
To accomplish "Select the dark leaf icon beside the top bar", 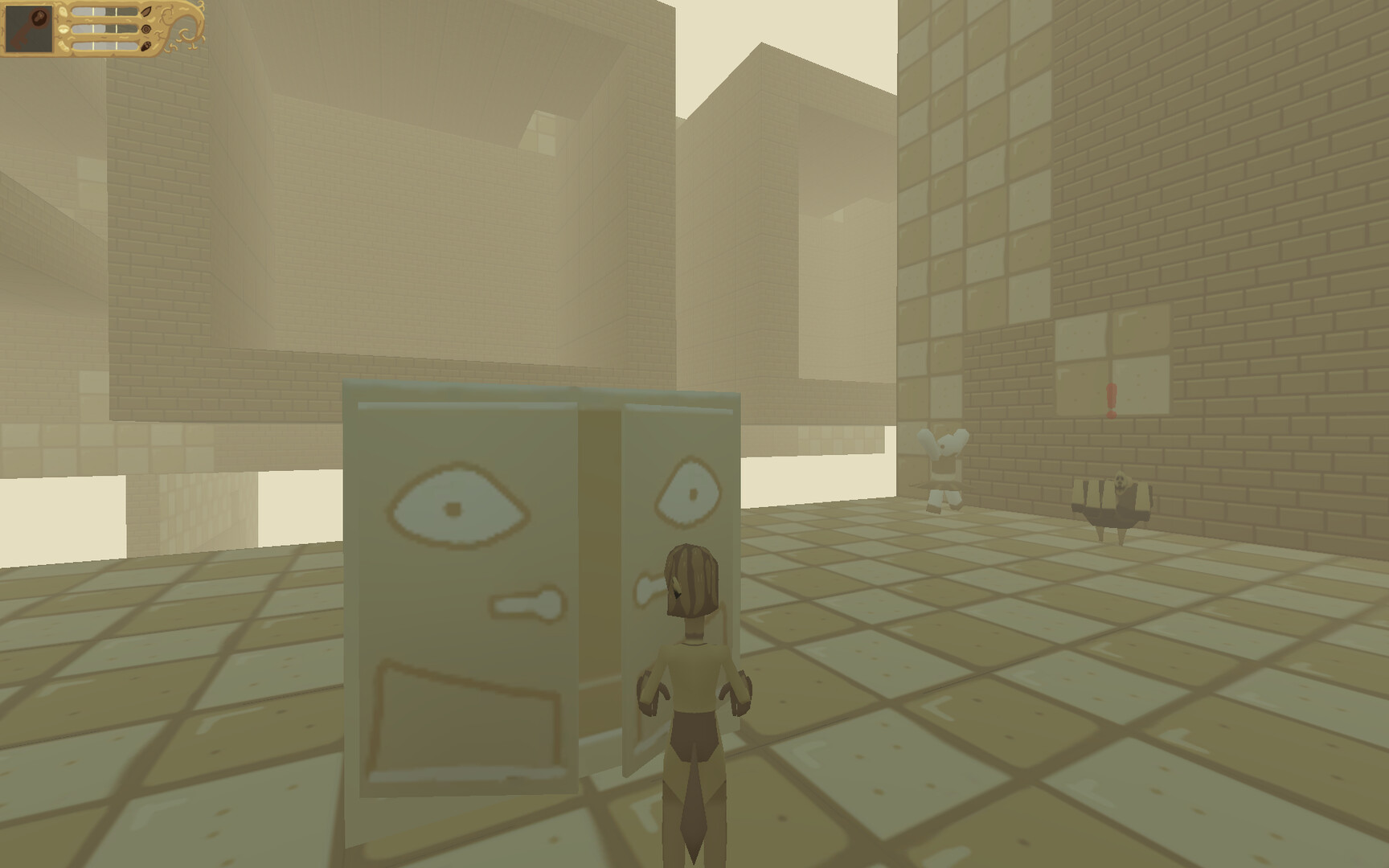I will [145, 12].
